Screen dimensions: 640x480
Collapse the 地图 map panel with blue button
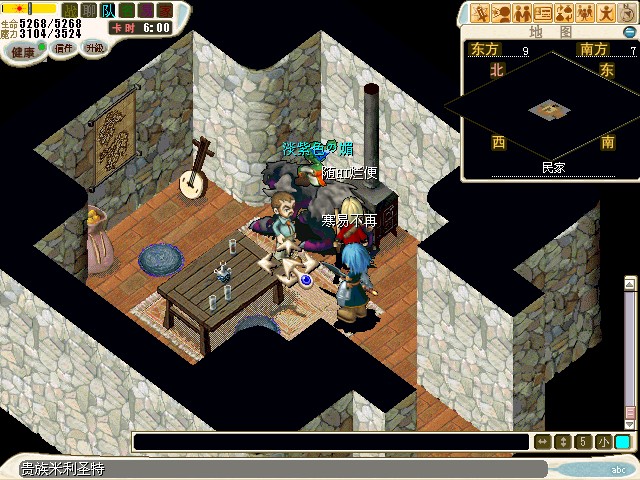pyautogui.click(x=629, y=32)
